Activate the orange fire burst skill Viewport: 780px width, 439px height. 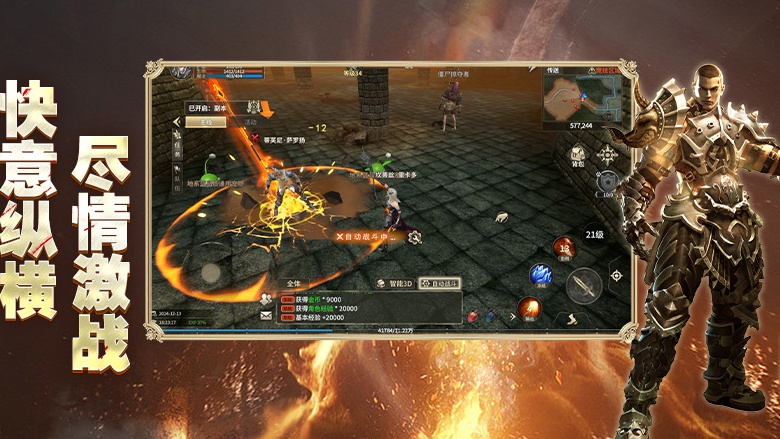527,307
